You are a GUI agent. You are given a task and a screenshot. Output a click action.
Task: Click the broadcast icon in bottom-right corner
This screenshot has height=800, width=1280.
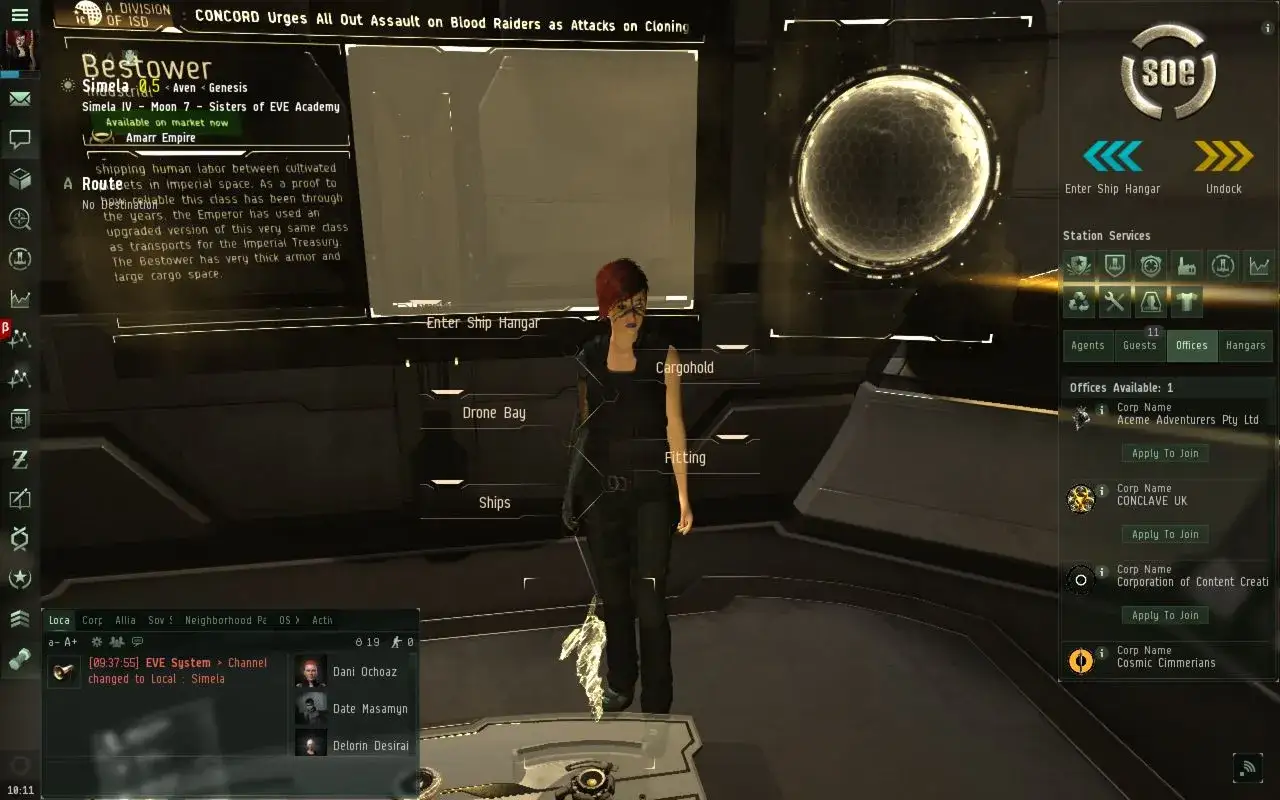1248,767
